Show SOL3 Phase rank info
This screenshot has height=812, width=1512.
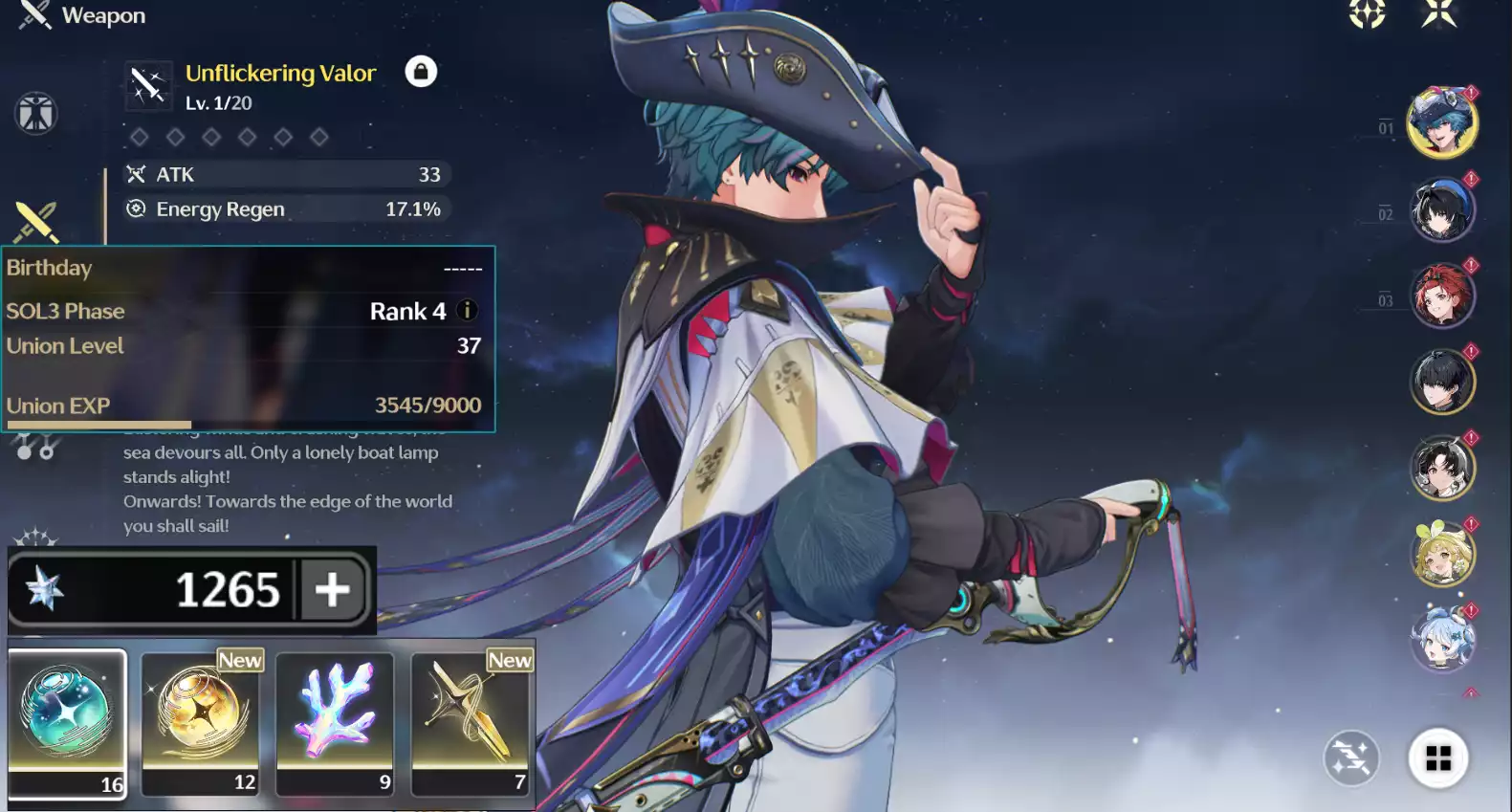coord(468,311)
